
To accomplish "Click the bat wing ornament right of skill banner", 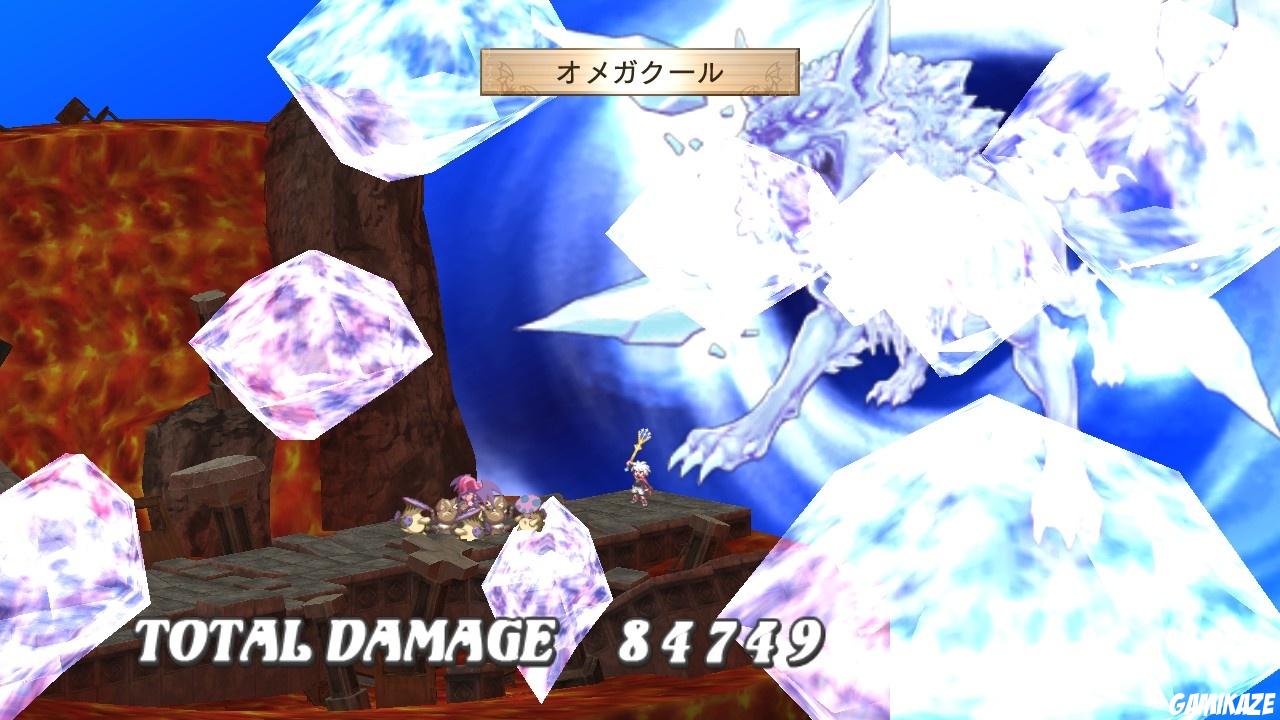I will (x=775, y=70).
